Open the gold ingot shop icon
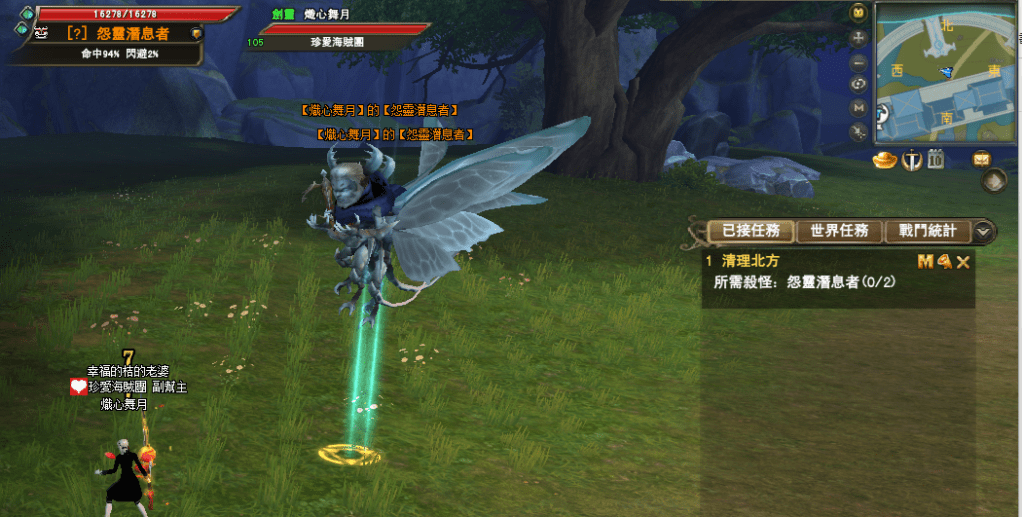1022x517 pixels. [884, 159]
